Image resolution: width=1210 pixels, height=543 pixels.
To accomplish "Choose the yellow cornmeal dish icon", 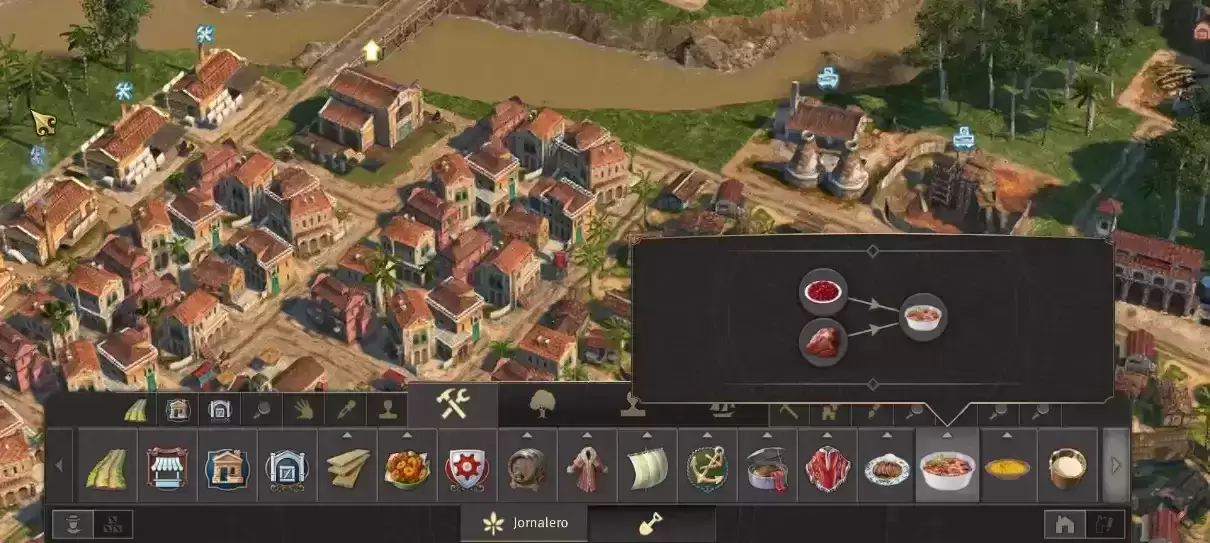I will [x=1007, y=467].
